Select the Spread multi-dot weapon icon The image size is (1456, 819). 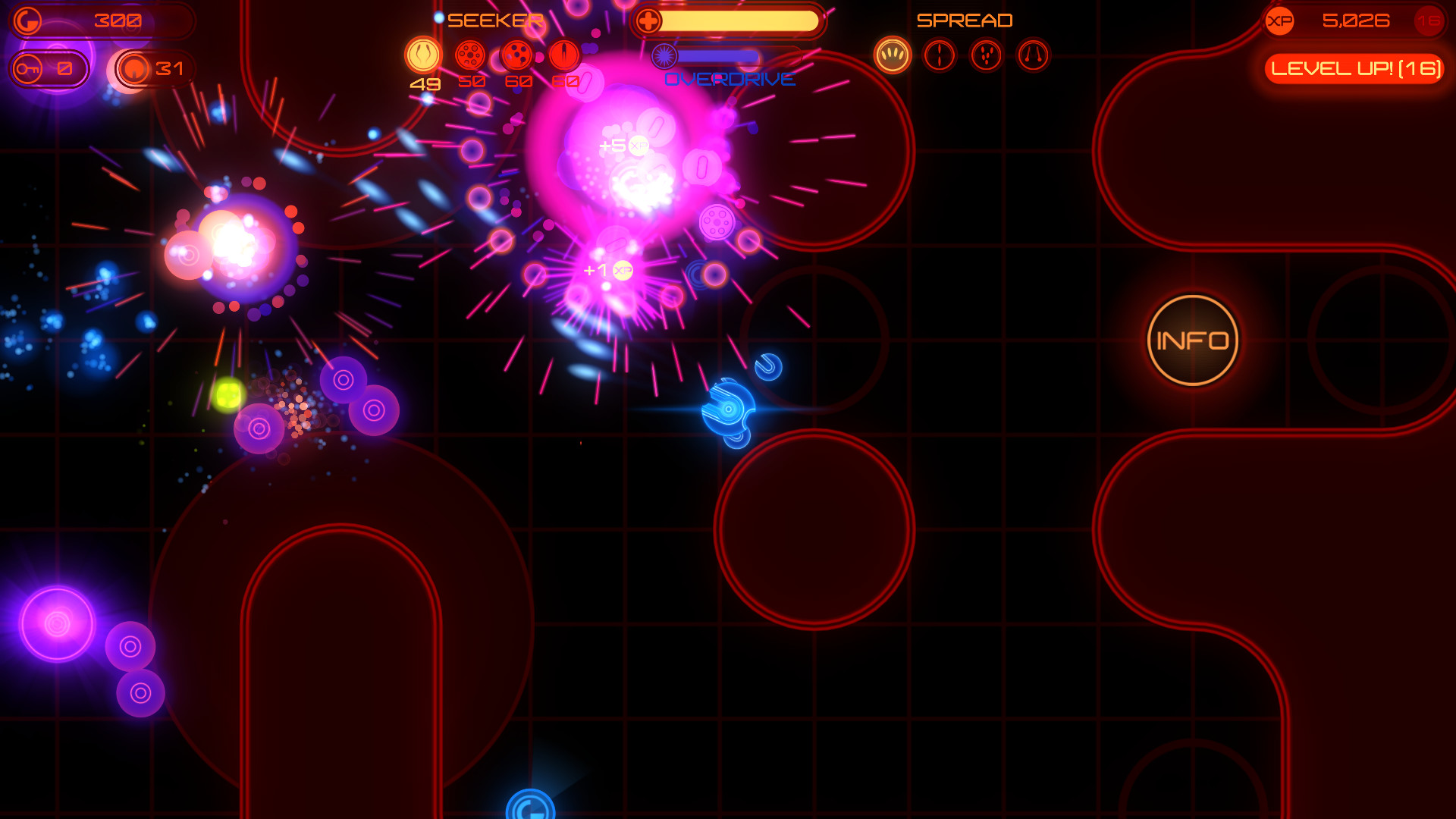[985, 55]
